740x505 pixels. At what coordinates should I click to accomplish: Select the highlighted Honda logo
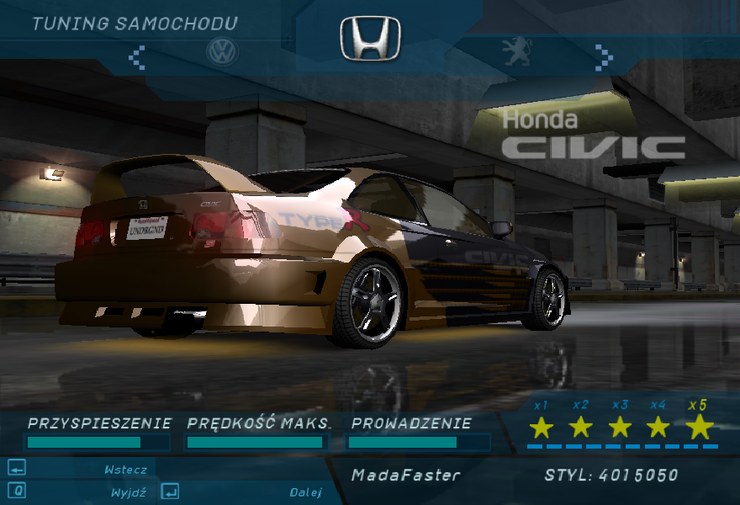(x=370, y=38)
